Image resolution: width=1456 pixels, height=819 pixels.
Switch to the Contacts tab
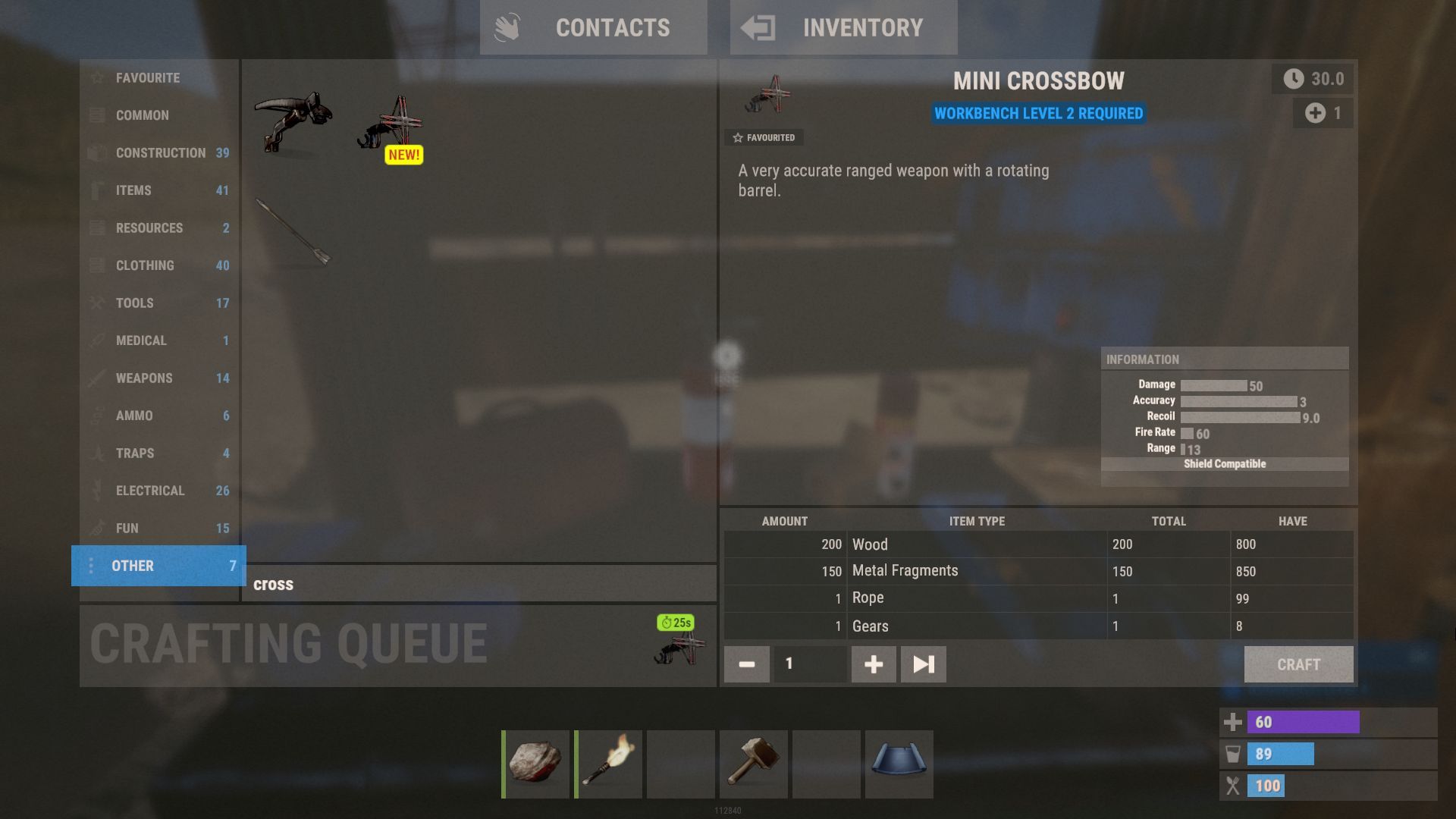(594, 28)
